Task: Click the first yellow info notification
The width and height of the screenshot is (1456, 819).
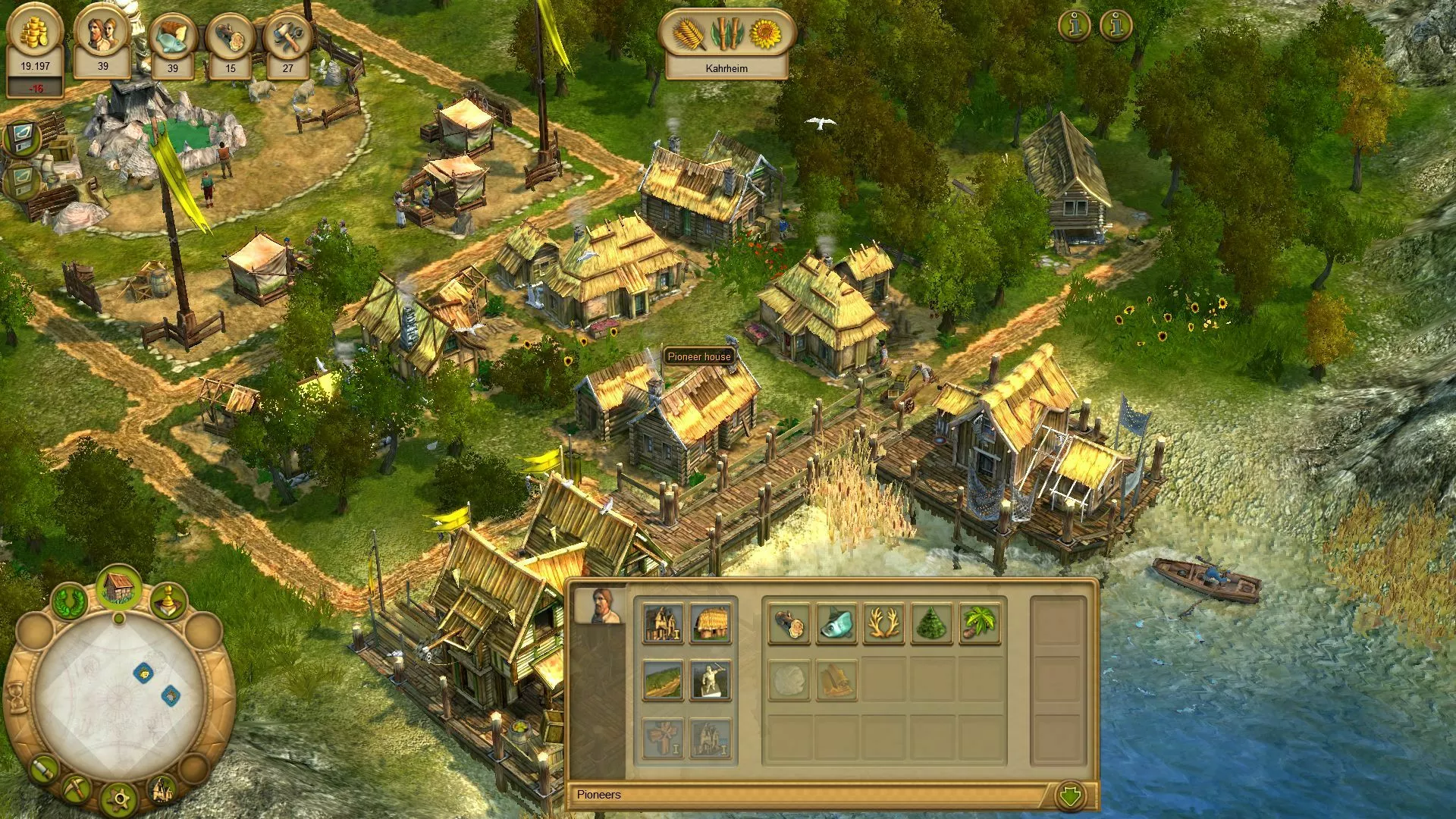Action: coord(1075,27)
